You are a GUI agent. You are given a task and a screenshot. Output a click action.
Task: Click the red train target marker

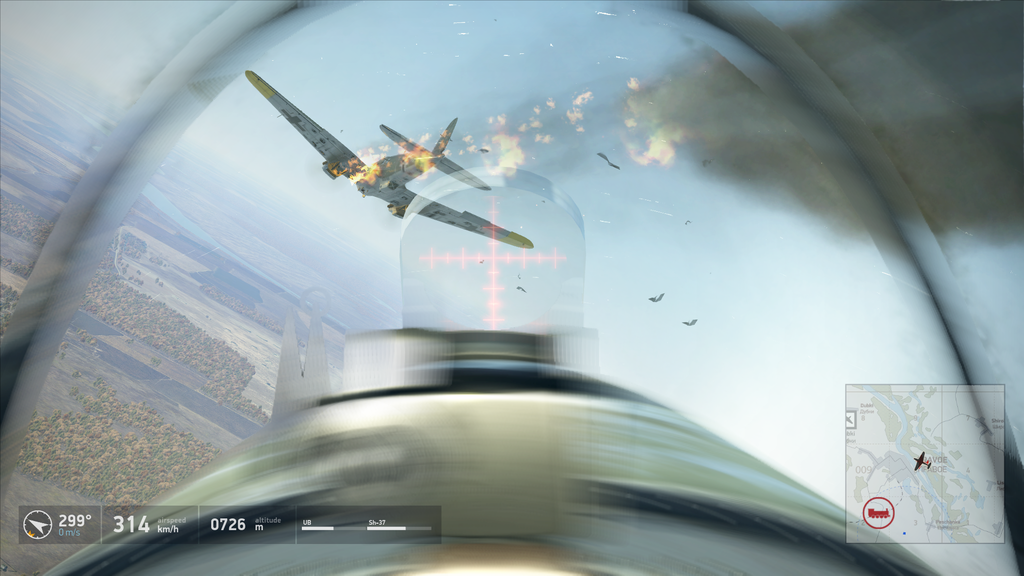pyautogui.click(x=878, y=513)
